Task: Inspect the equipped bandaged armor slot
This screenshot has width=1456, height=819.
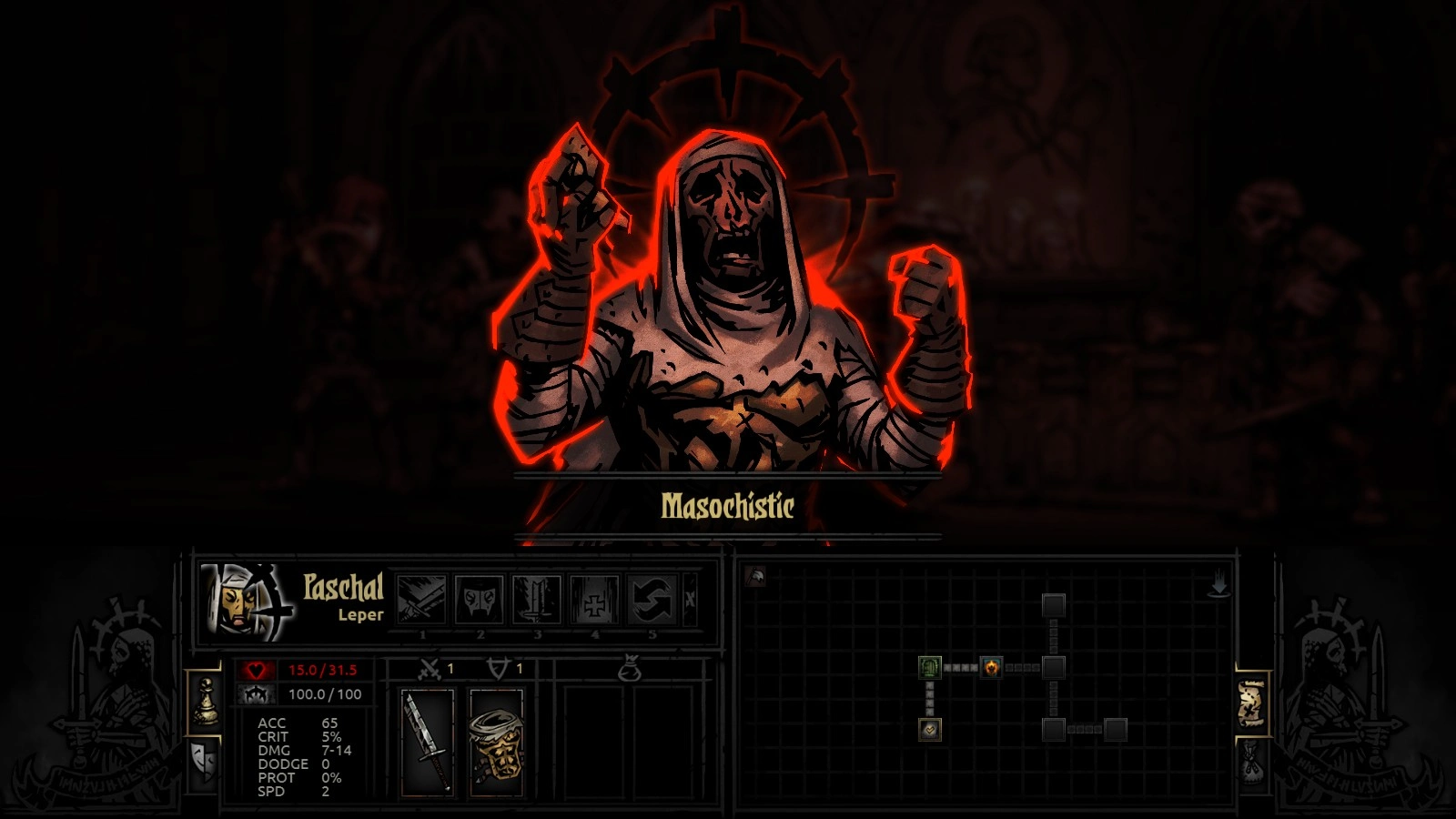Action: (x=496, y=743)
